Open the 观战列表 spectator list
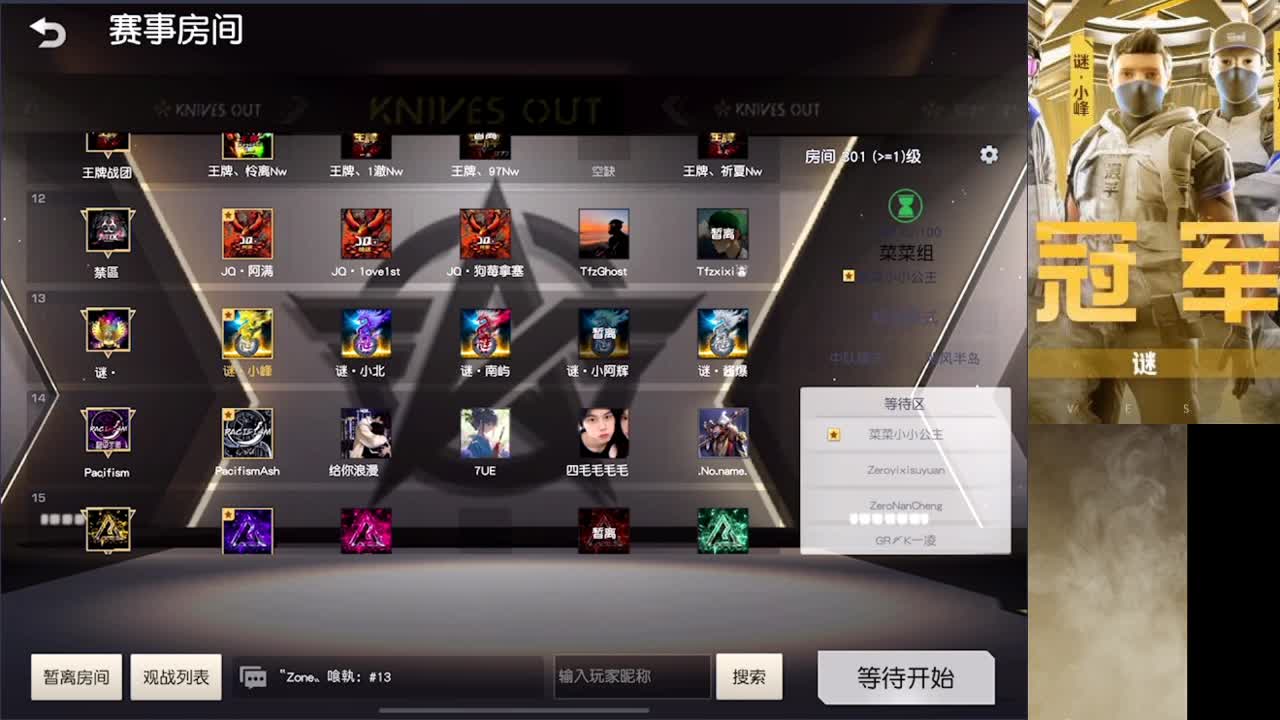 tap(176, 676)
